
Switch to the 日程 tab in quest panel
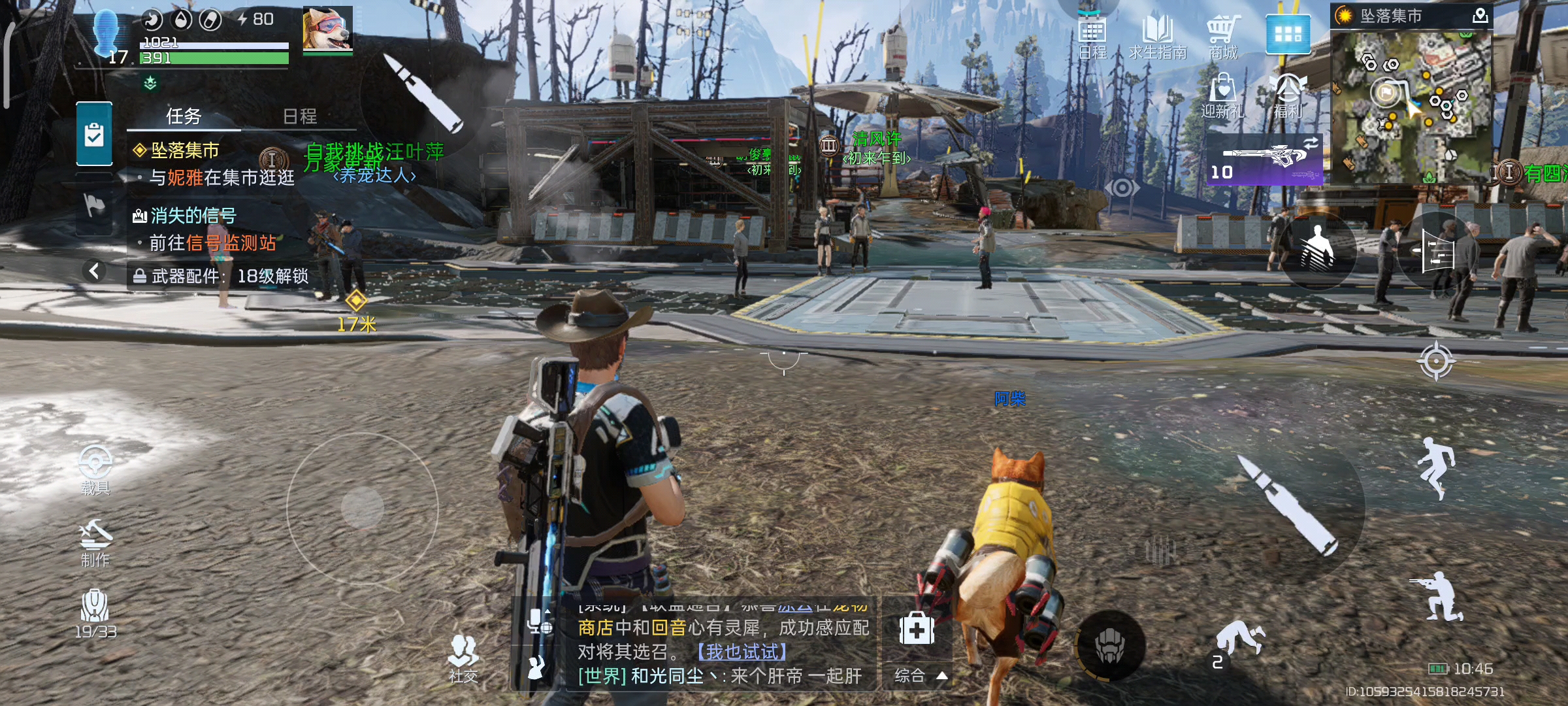(x=300, y=116)
